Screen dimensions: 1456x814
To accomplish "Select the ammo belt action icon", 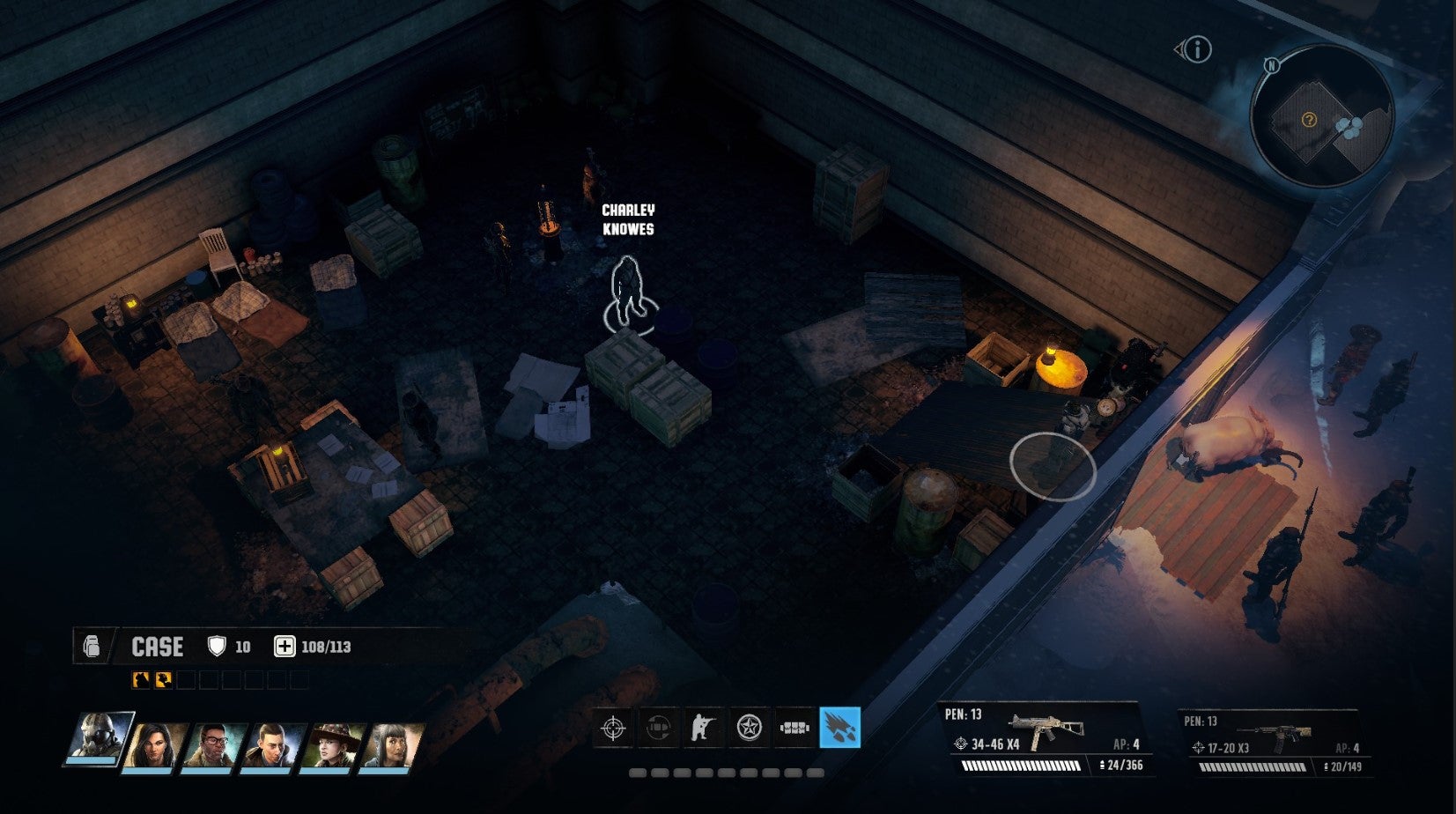I will click(793, 729).
